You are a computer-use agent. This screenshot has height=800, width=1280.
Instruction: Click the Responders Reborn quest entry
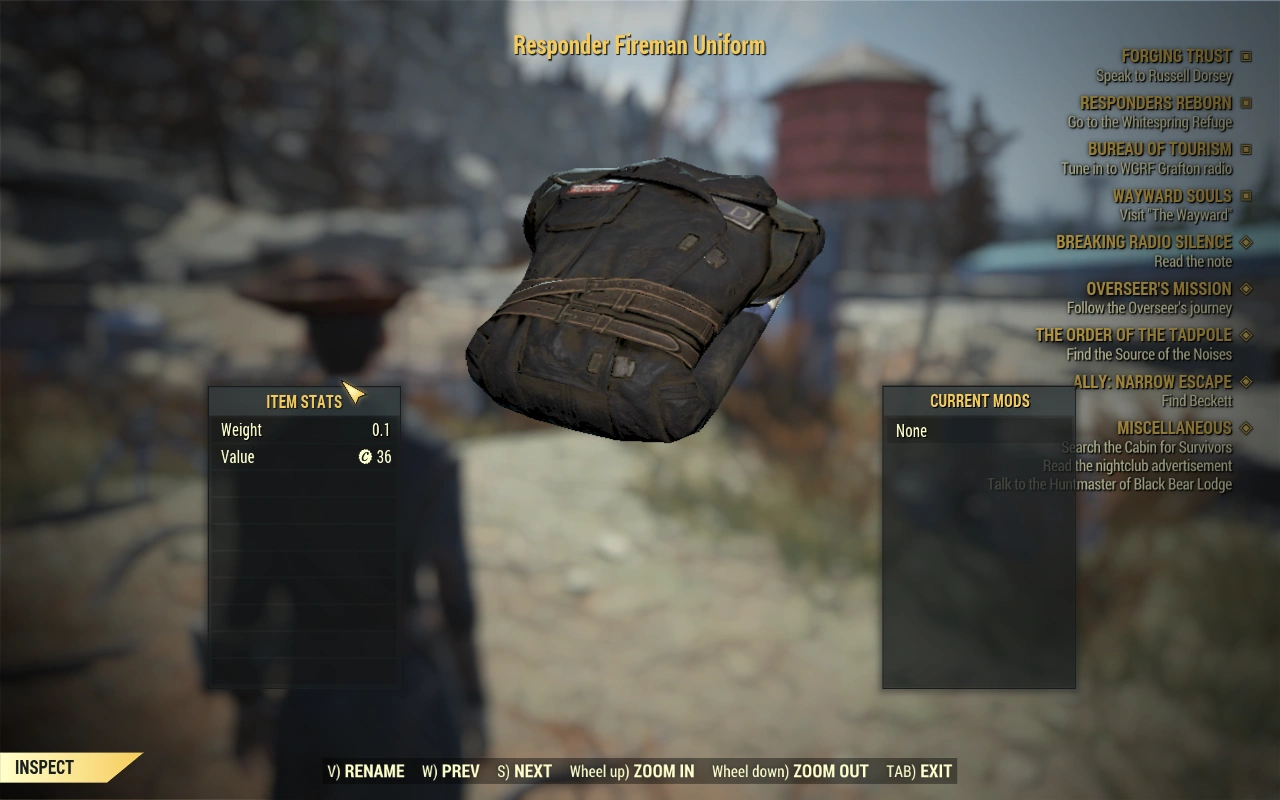1155,103
